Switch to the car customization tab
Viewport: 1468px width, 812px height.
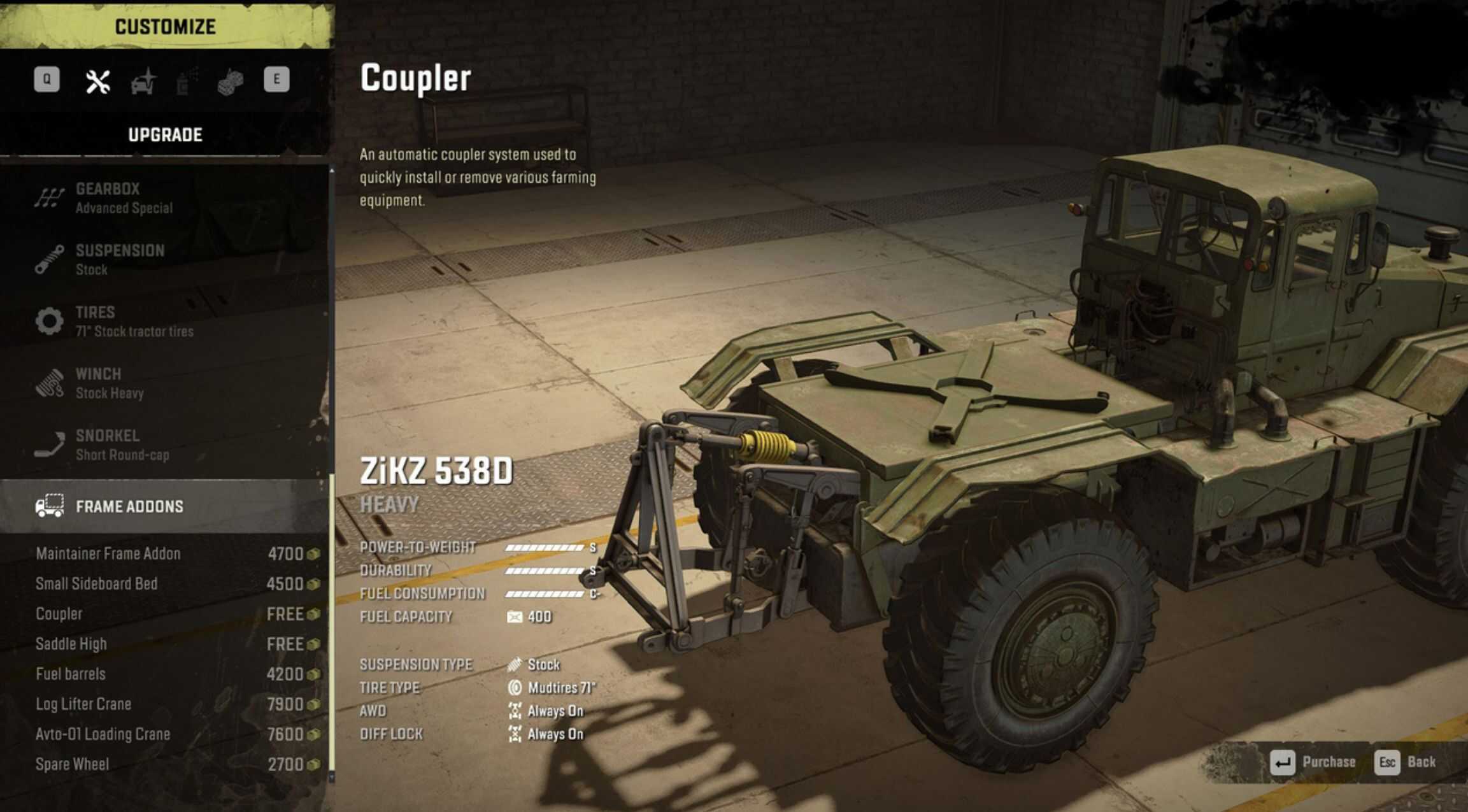point(143,82)
